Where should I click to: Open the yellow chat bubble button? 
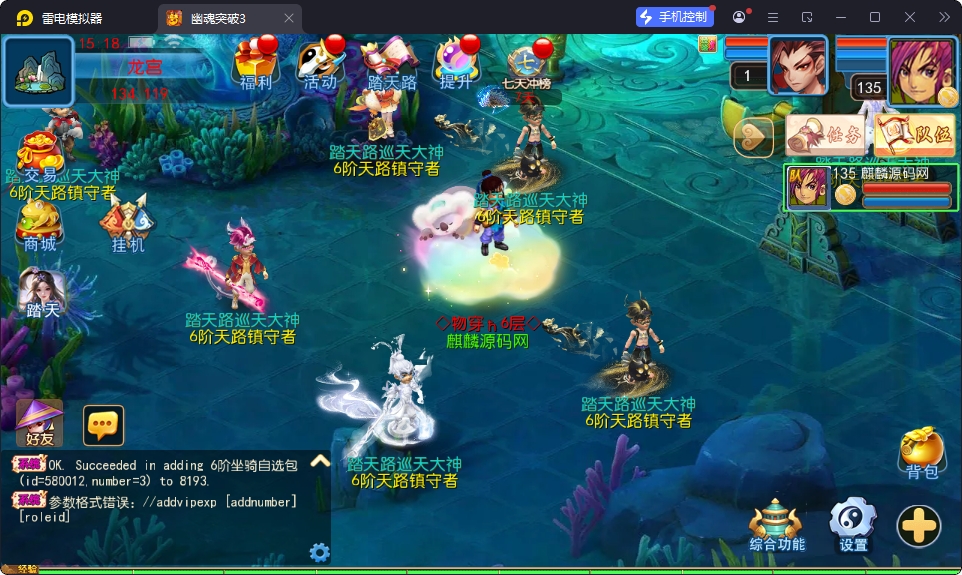(x=103, y=425)
